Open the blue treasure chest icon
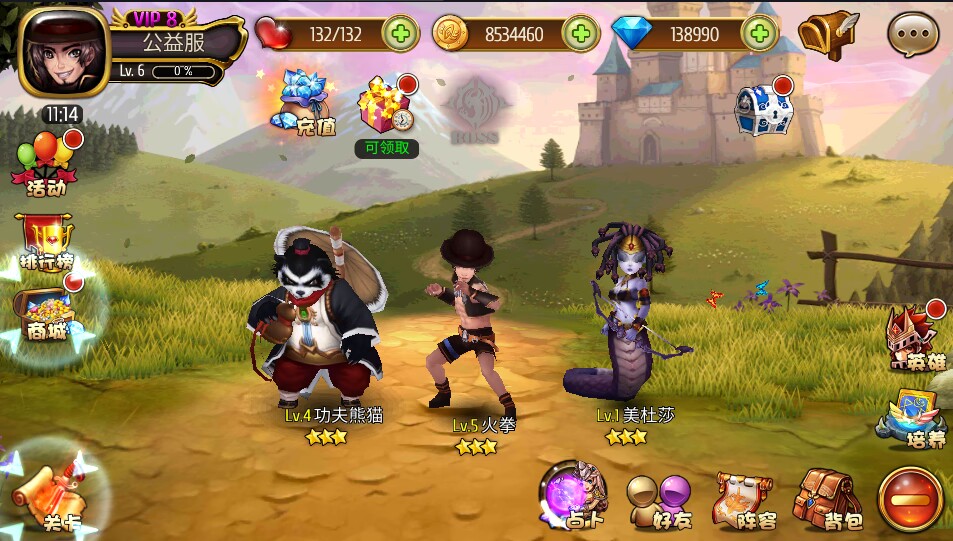The image size is (953, 541). point(764,107)
